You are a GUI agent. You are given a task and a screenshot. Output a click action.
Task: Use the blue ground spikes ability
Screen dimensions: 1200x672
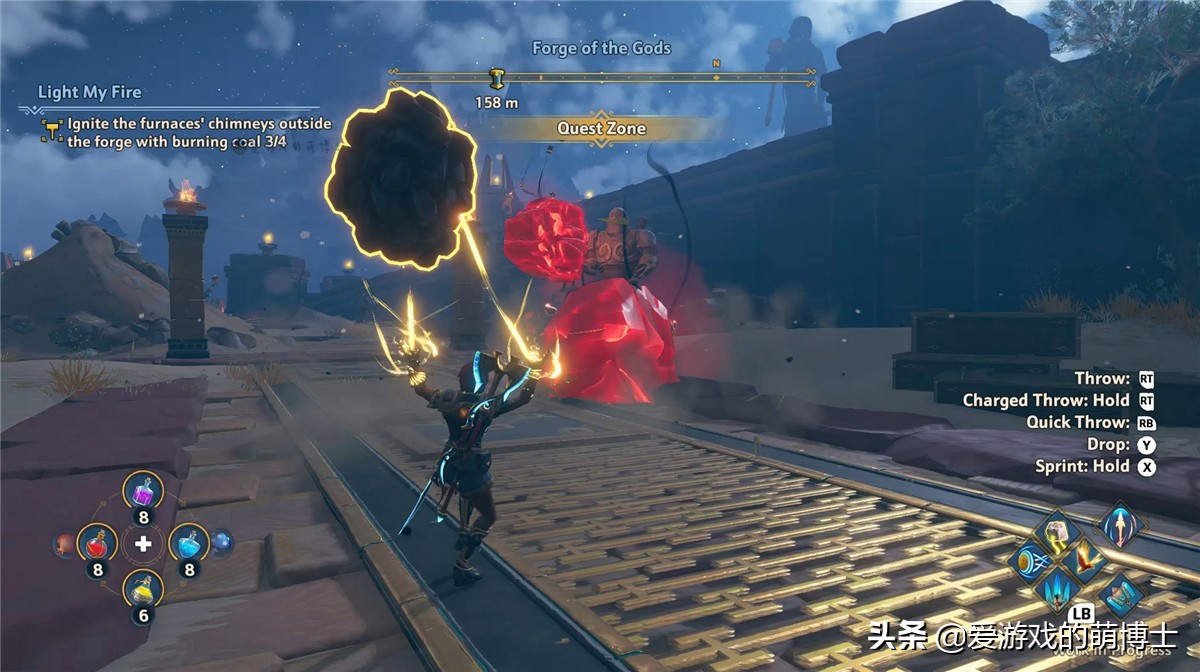click(x=1058, y=590)
